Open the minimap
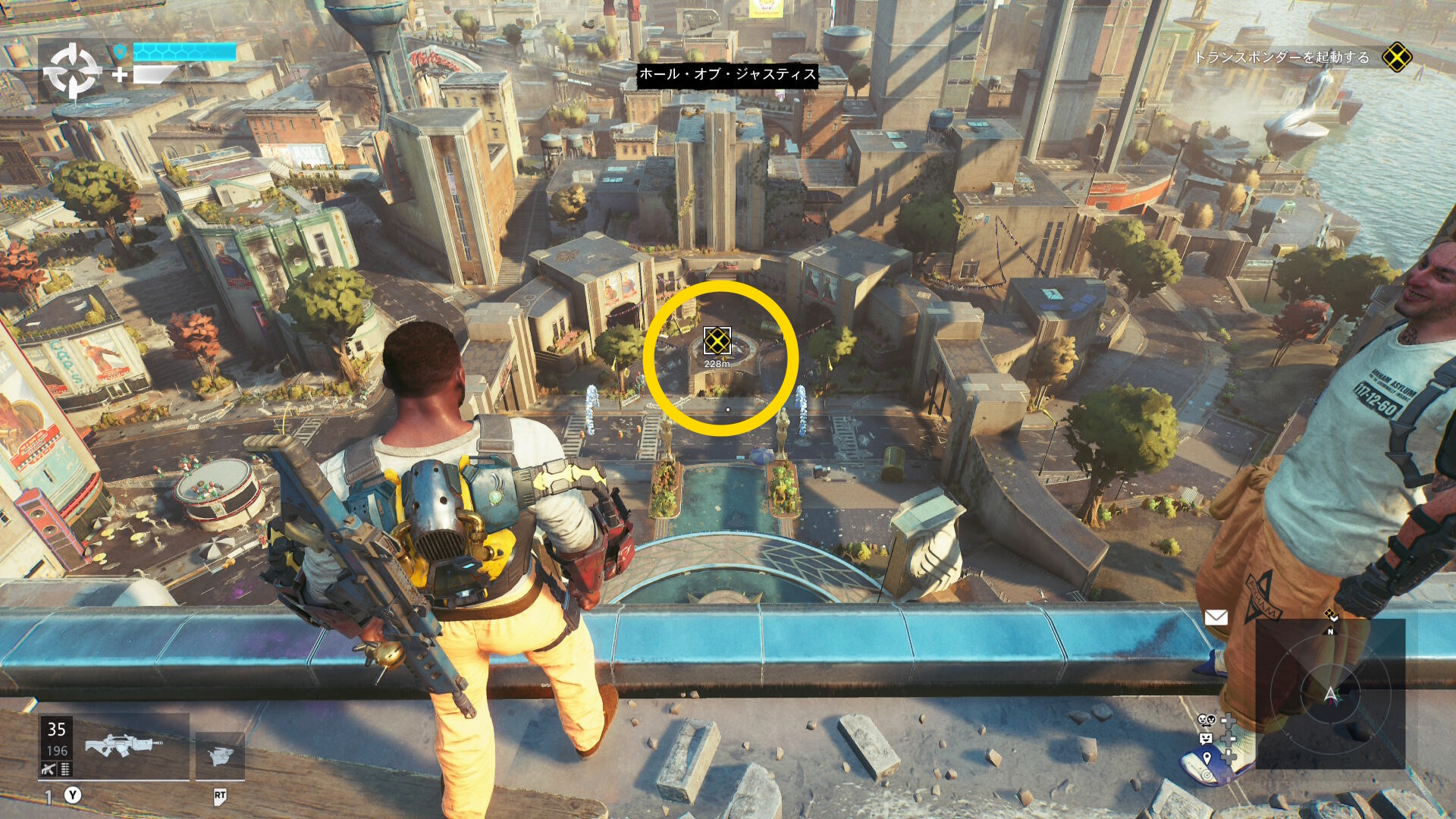This screenshot has height=819, width=1456. pos(1330,693)
